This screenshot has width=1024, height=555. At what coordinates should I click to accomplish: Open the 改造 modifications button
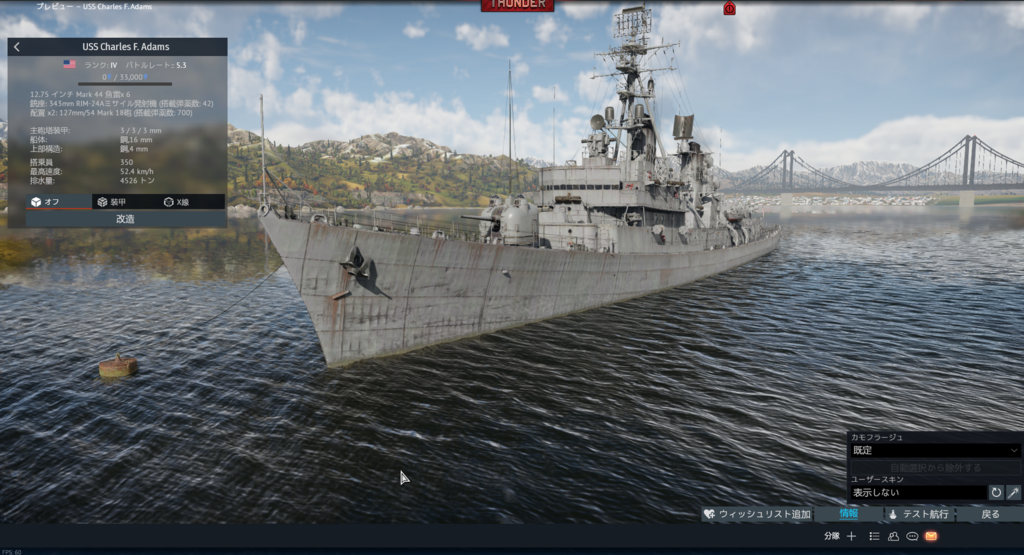point(125,218)
